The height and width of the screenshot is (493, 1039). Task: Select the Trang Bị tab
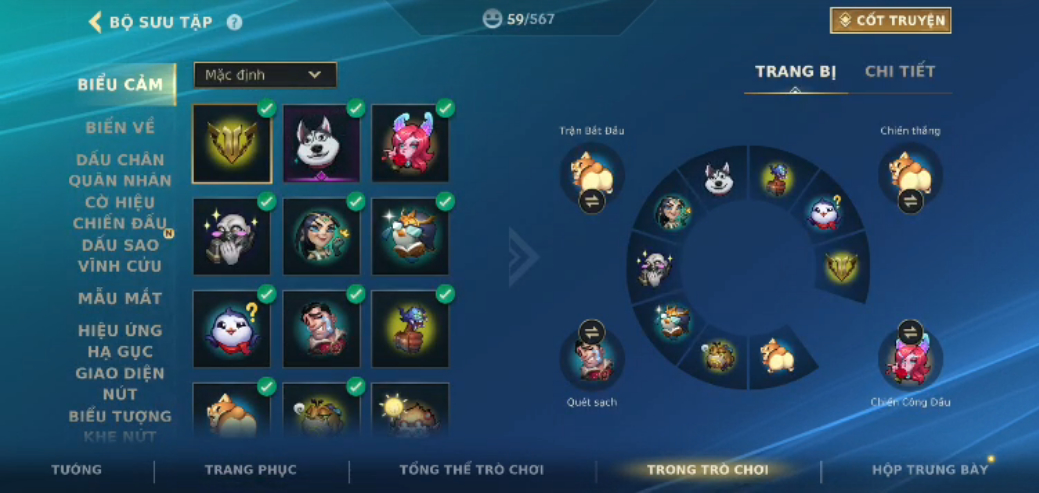(x=795, y=72)
